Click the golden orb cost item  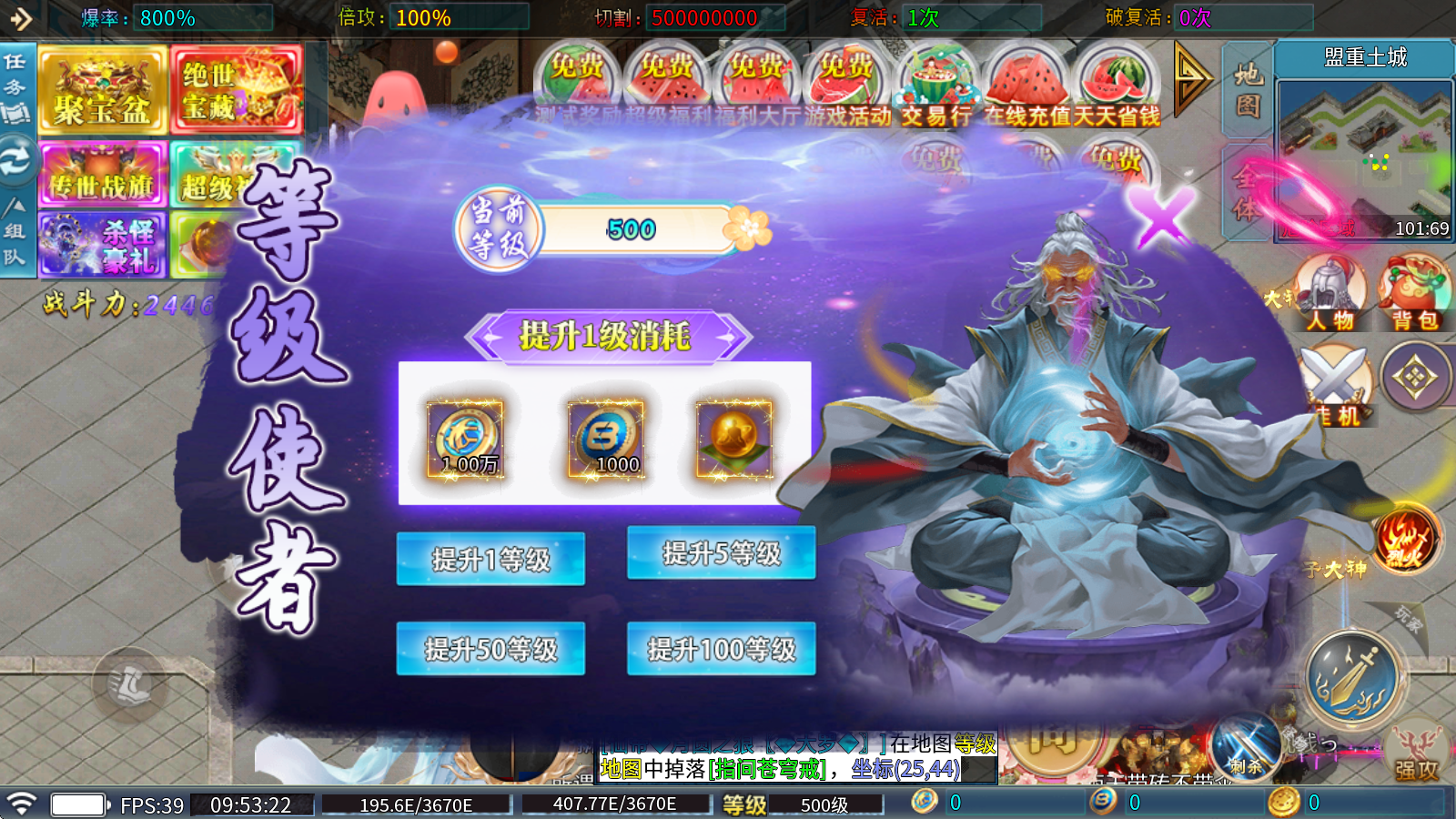(x=733, y=440)
